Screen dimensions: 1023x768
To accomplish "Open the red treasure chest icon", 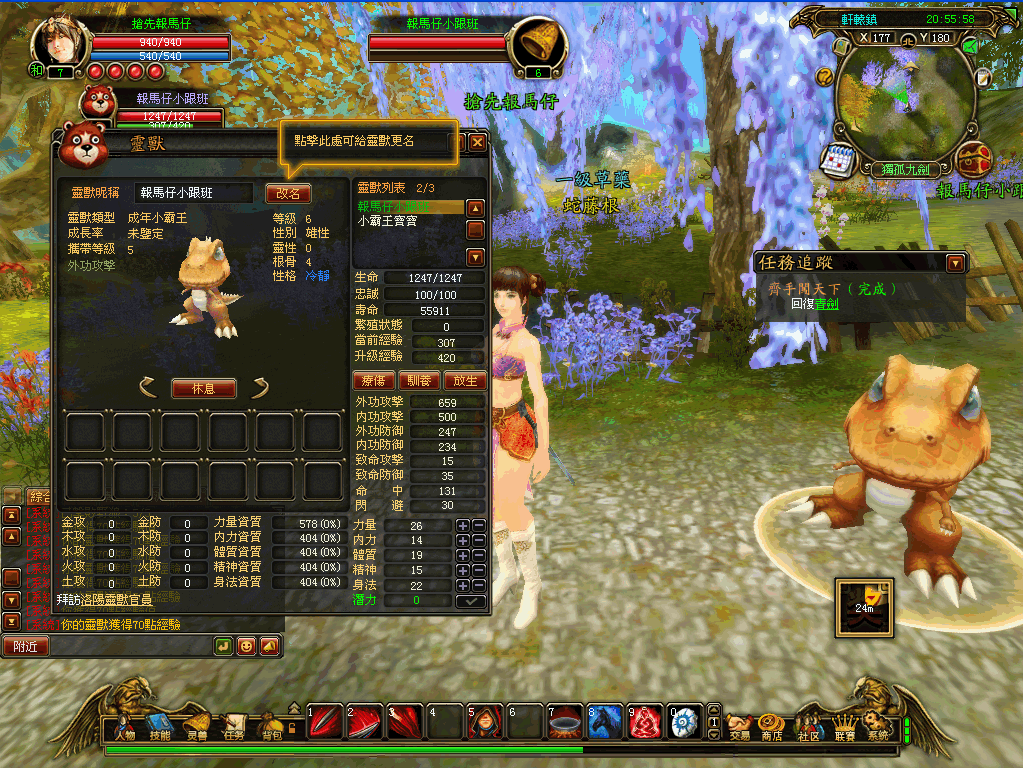I will coord(972,158).
